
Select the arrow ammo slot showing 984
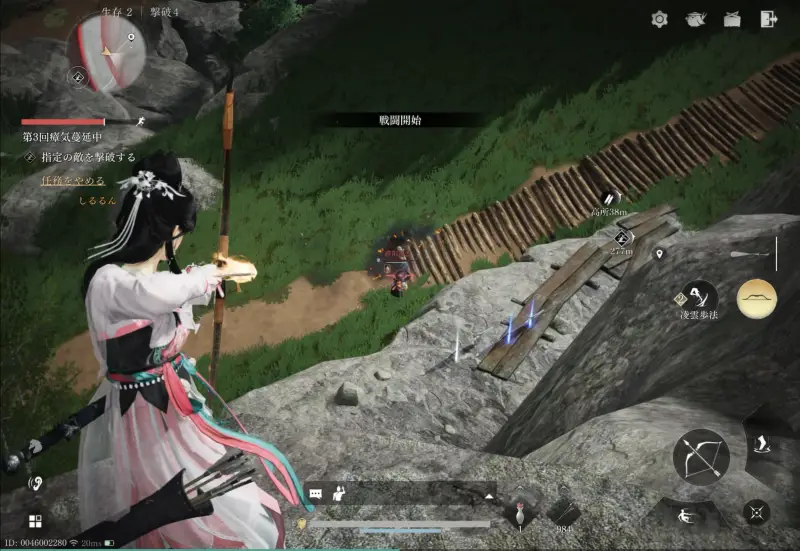(562, 511)
